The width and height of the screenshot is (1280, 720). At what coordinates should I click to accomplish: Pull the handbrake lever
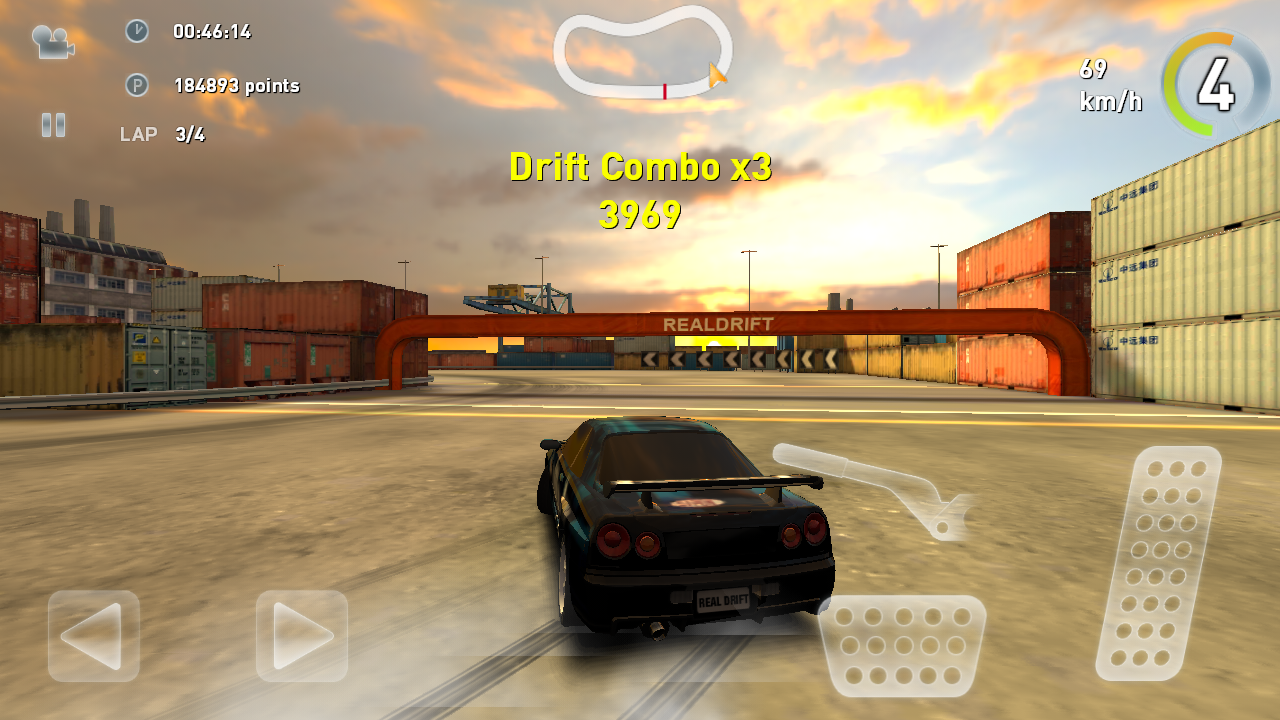tap(870, 486)
